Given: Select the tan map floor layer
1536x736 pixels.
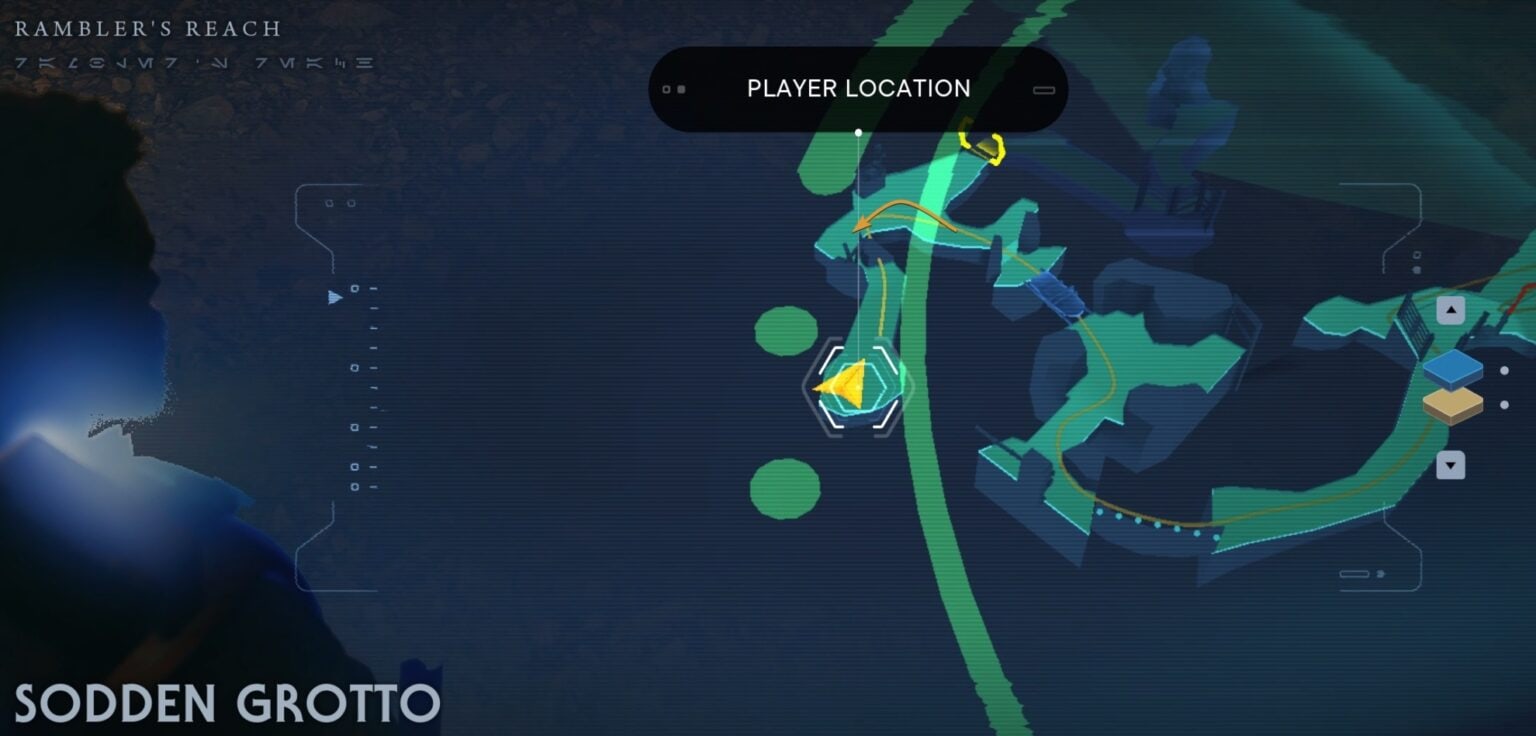Looking at the screenshot, I should click(x=1452, y=405).
